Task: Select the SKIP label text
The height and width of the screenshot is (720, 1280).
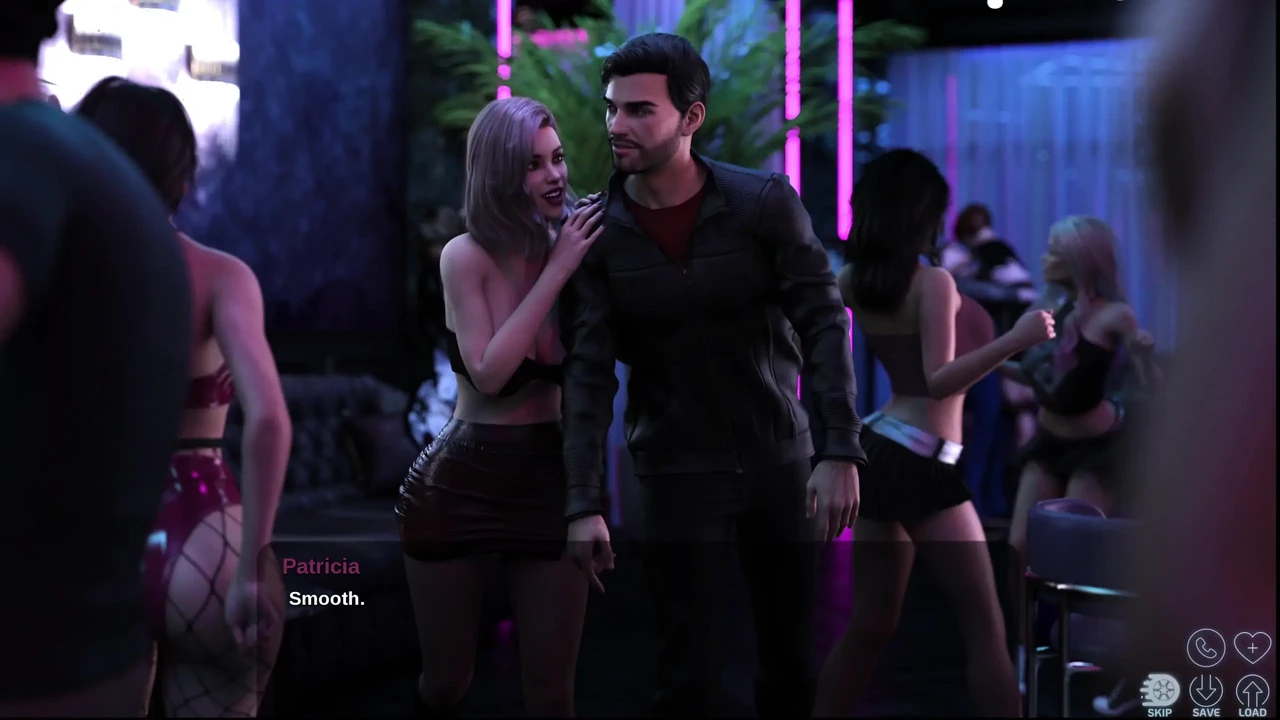Action: [x=1159, y=712]
